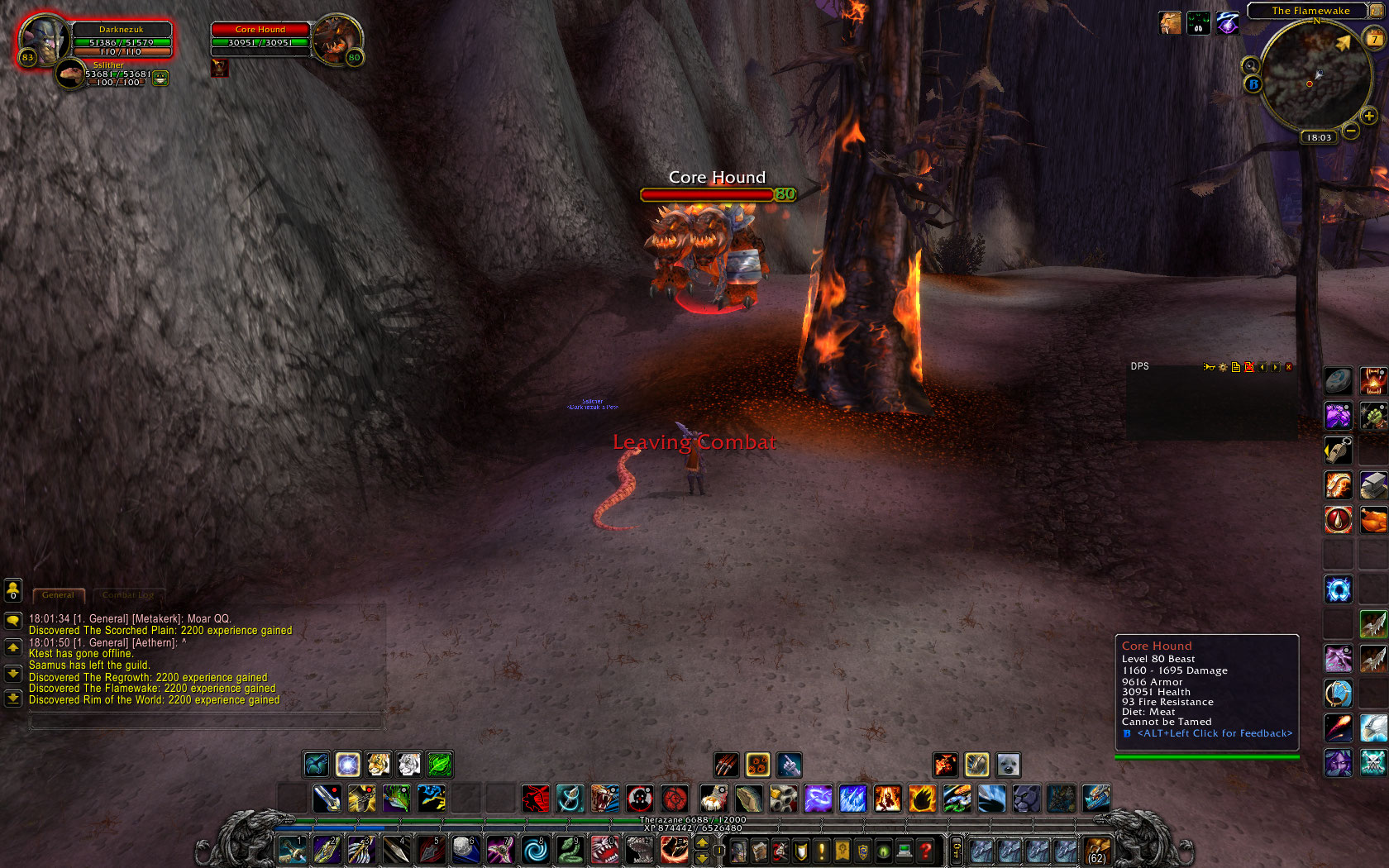Click the ALT+Left Click for Feedback link

(1214, 733)
